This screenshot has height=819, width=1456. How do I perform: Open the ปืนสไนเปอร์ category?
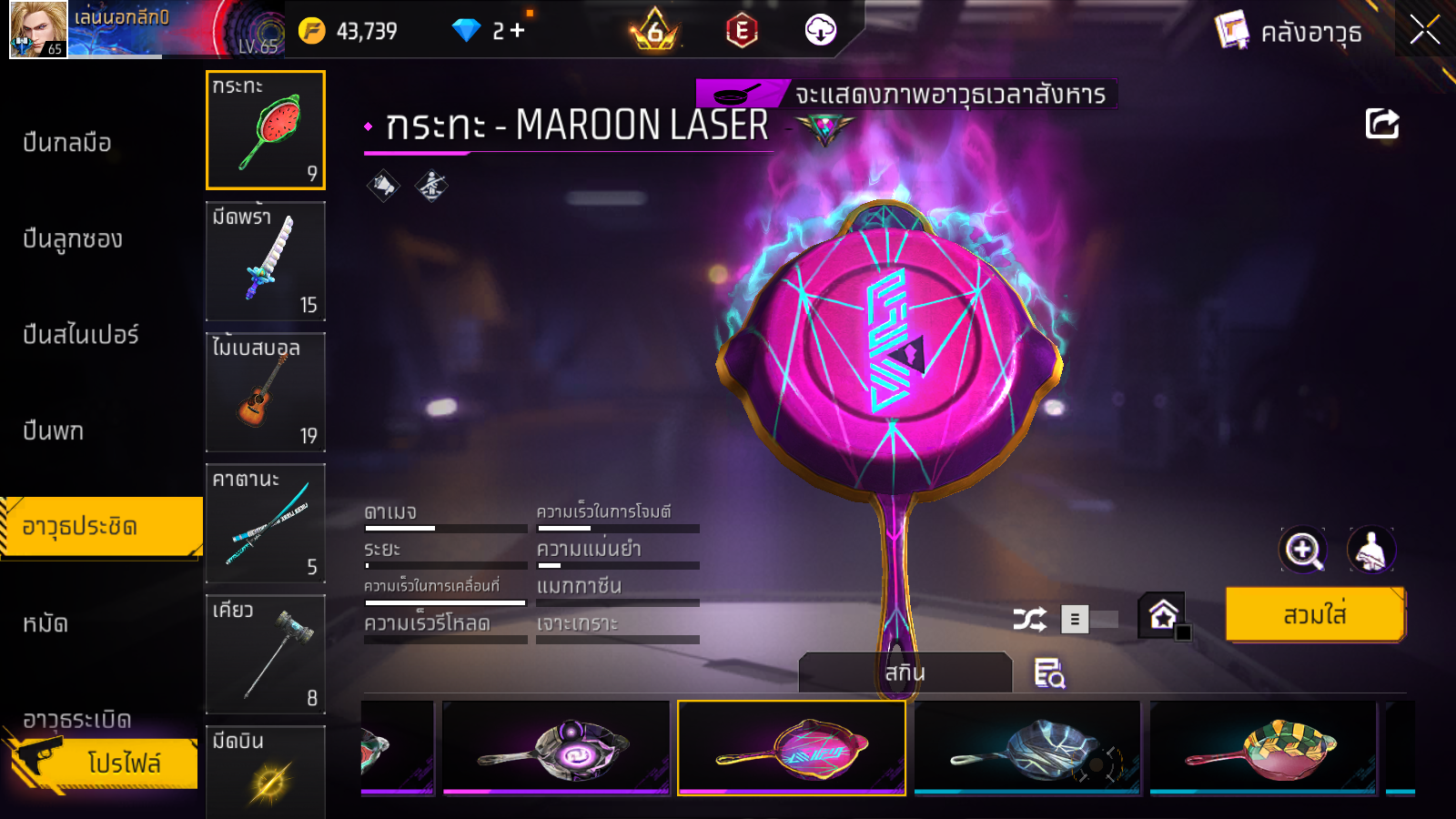[x=81, y=335]
